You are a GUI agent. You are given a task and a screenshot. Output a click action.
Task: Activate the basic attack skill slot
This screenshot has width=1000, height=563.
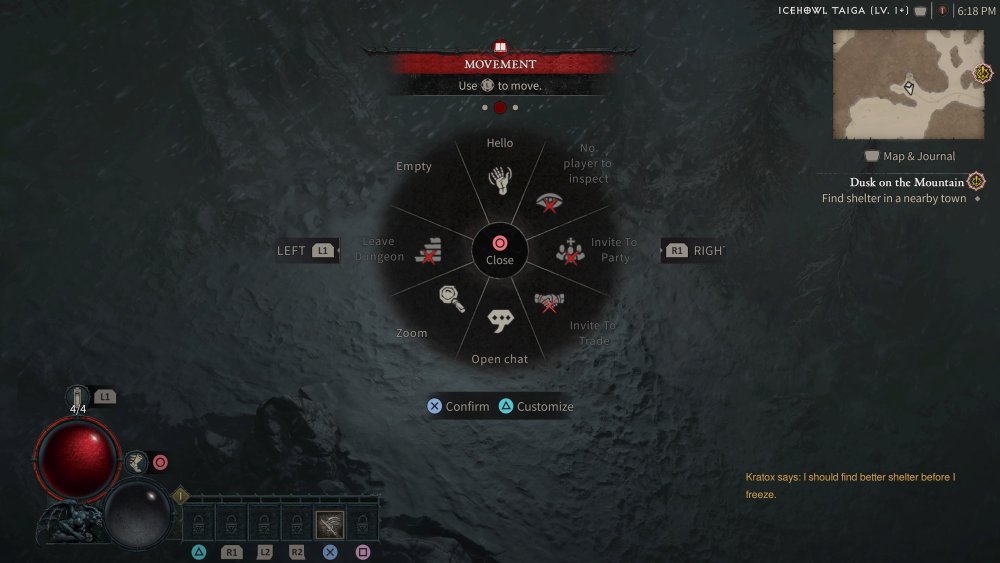tap(330, 523)
